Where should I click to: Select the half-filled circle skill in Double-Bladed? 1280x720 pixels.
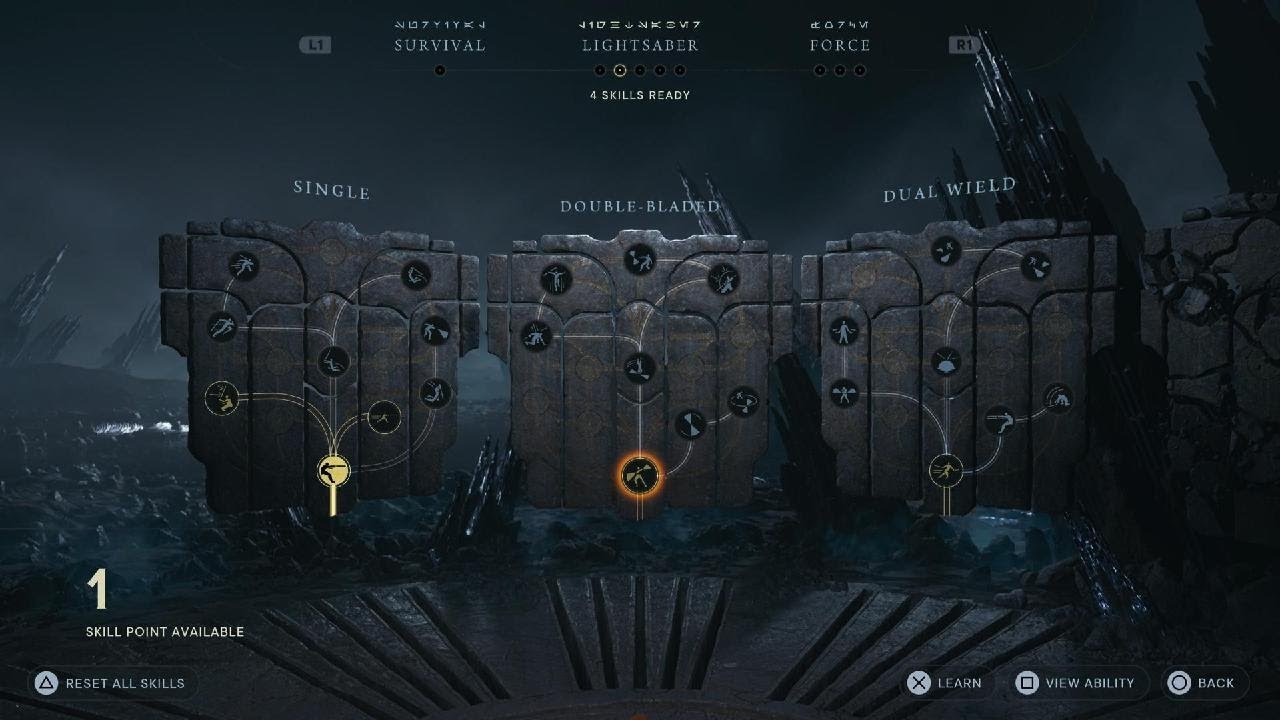pyautogui.click(x=688, y=425)
